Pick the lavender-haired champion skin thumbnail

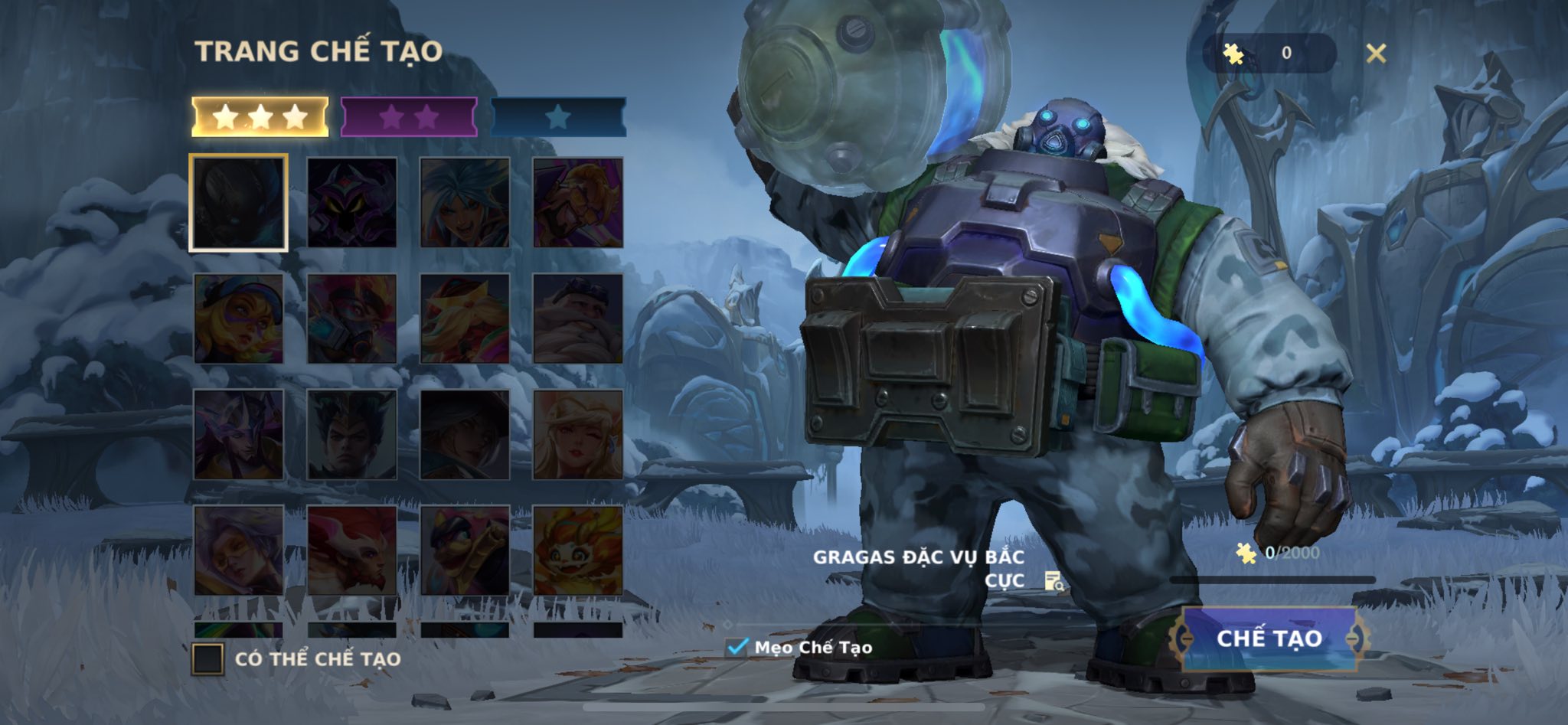tap(239, 550)
